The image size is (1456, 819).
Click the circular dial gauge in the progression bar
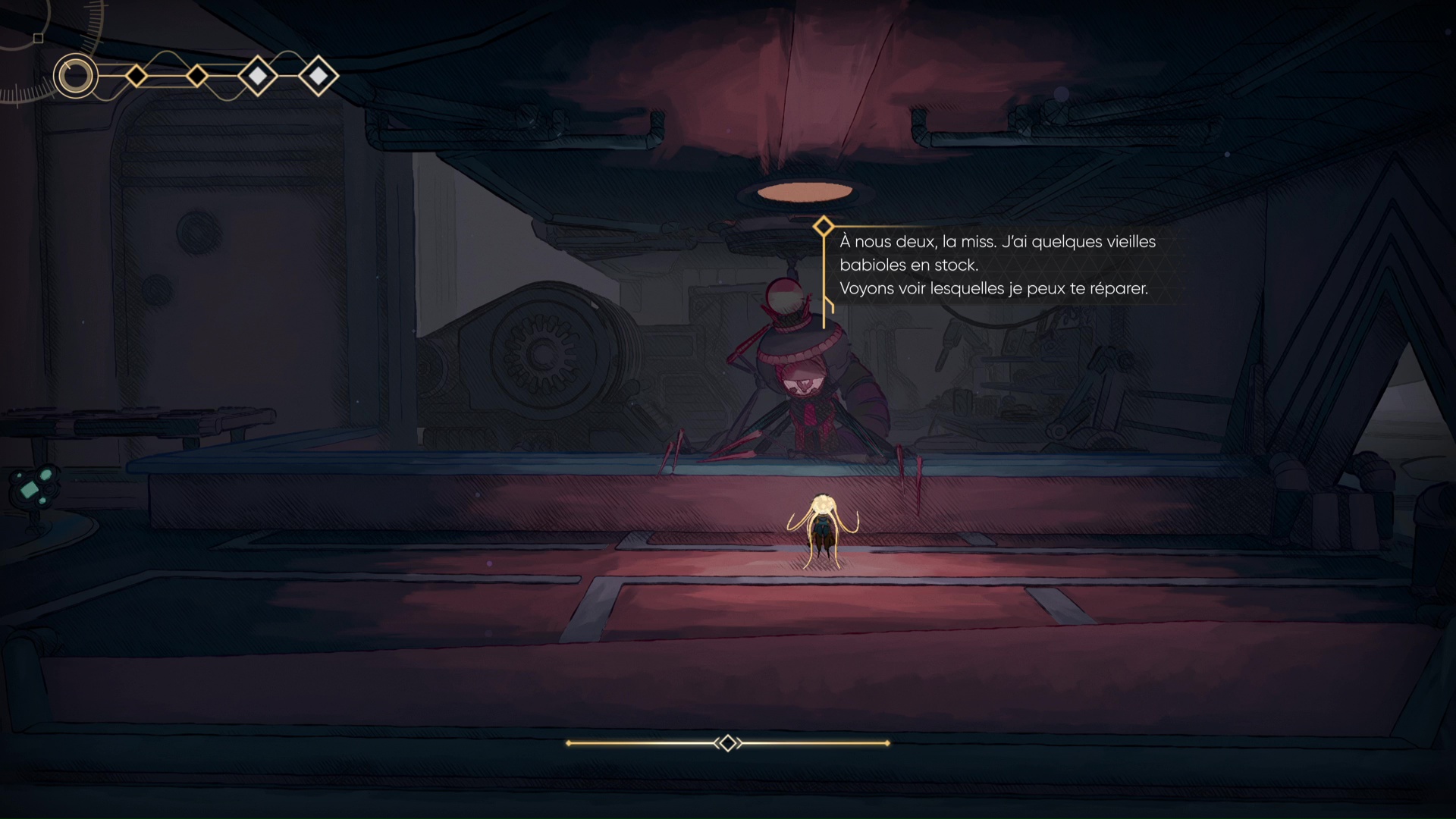(x=76, y=76)
